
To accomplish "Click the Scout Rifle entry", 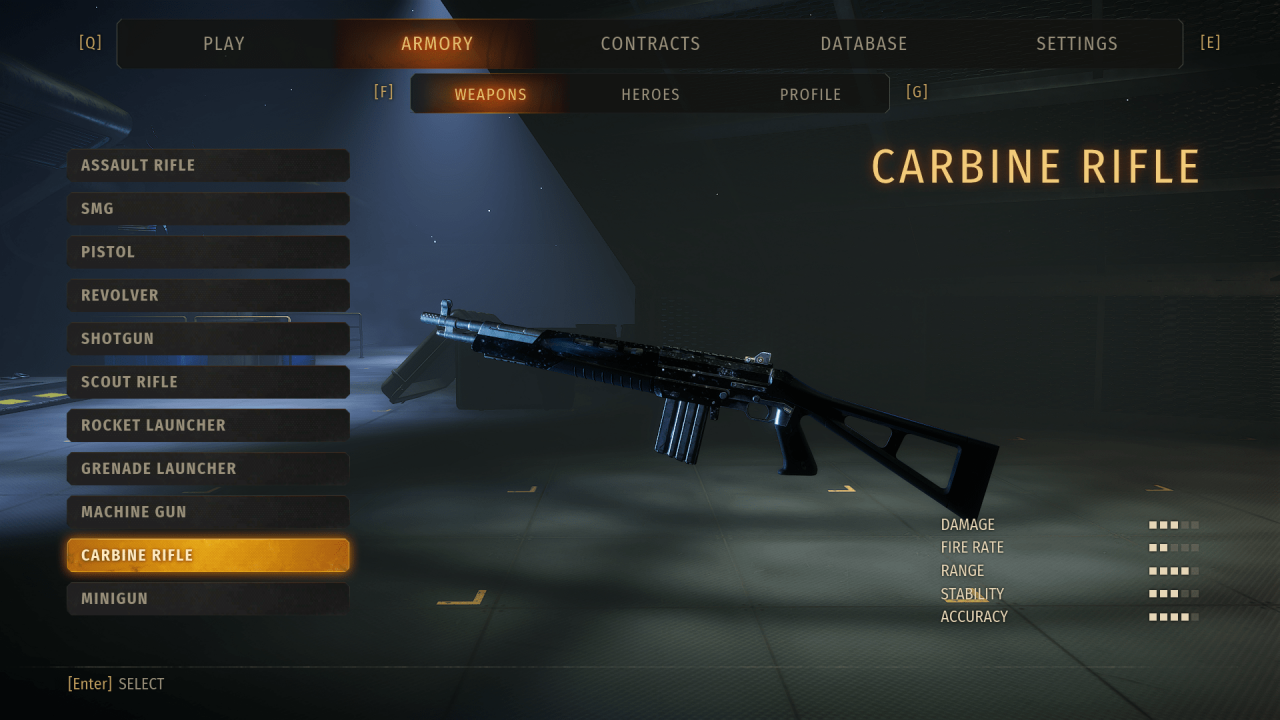I will tap(208, 382).
